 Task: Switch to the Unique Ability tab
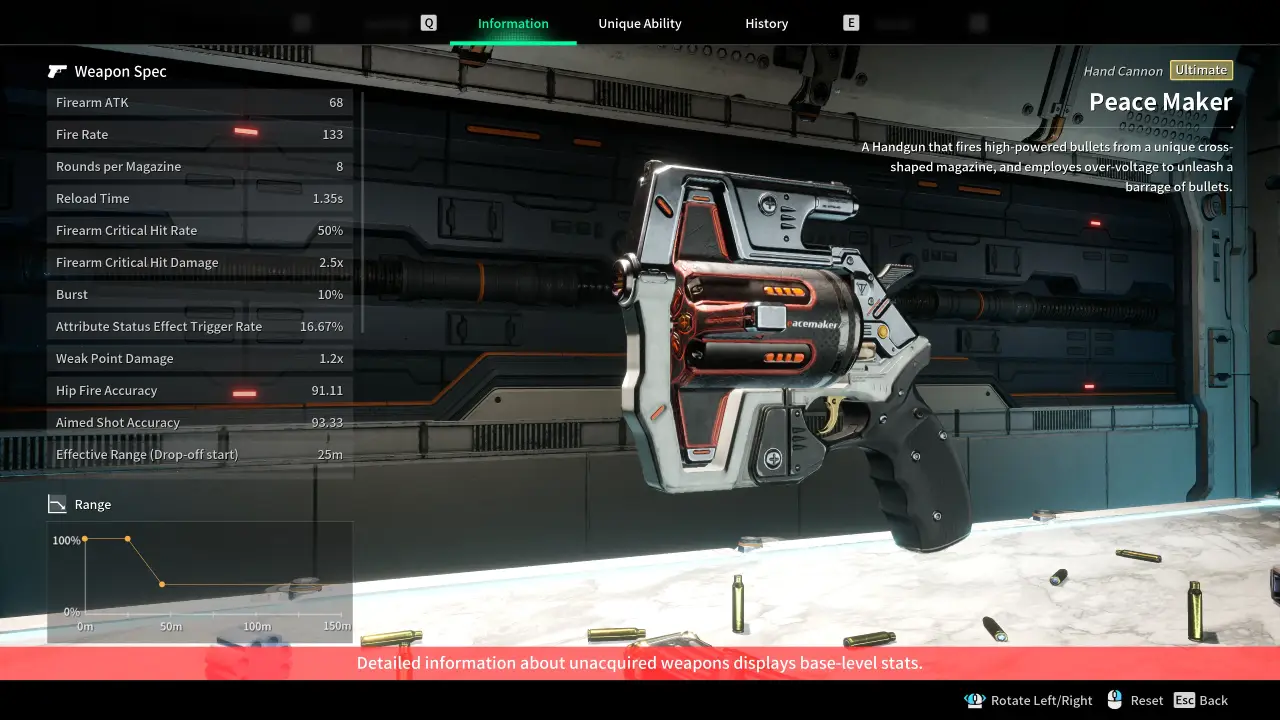point(639,23)
